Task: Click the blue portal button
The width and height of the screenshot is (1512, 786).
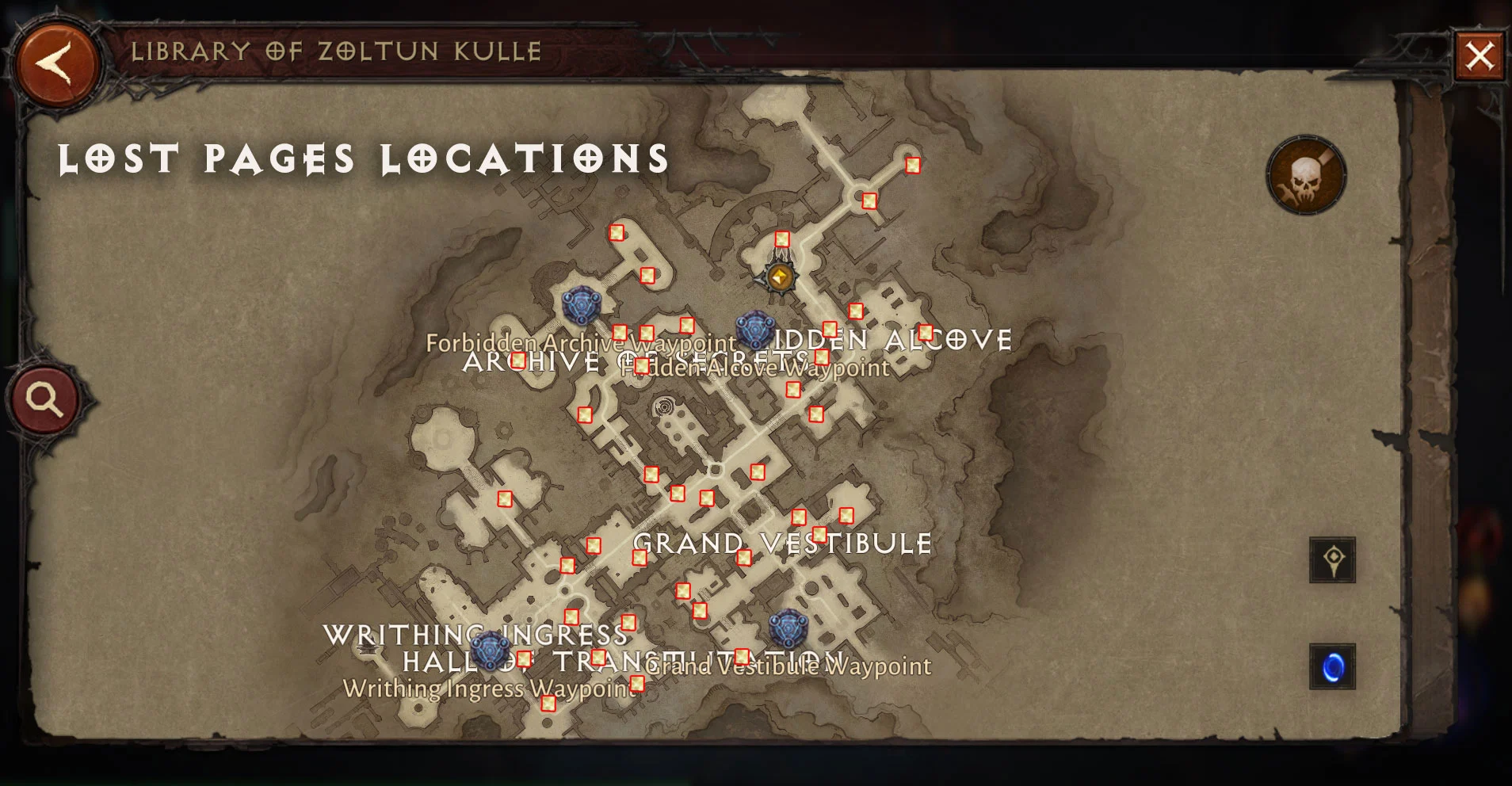Action: point(1332,667)
